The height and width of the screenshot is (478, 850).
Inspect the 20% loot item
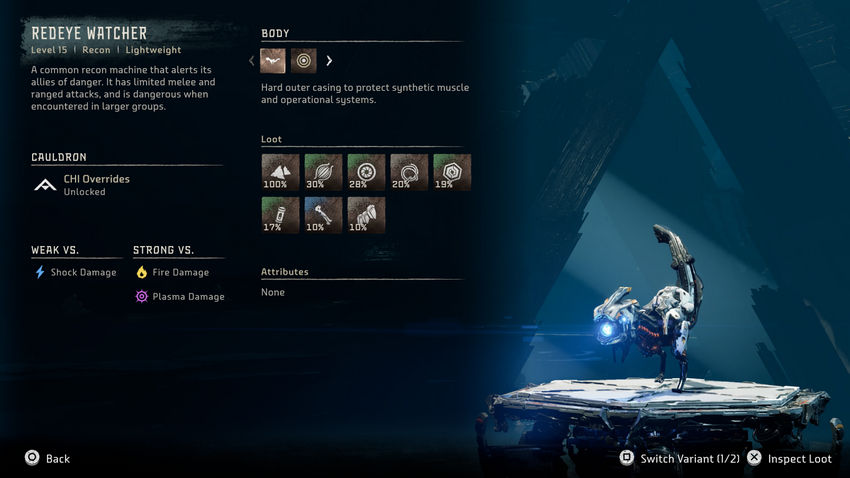click(x=409, y=172)
